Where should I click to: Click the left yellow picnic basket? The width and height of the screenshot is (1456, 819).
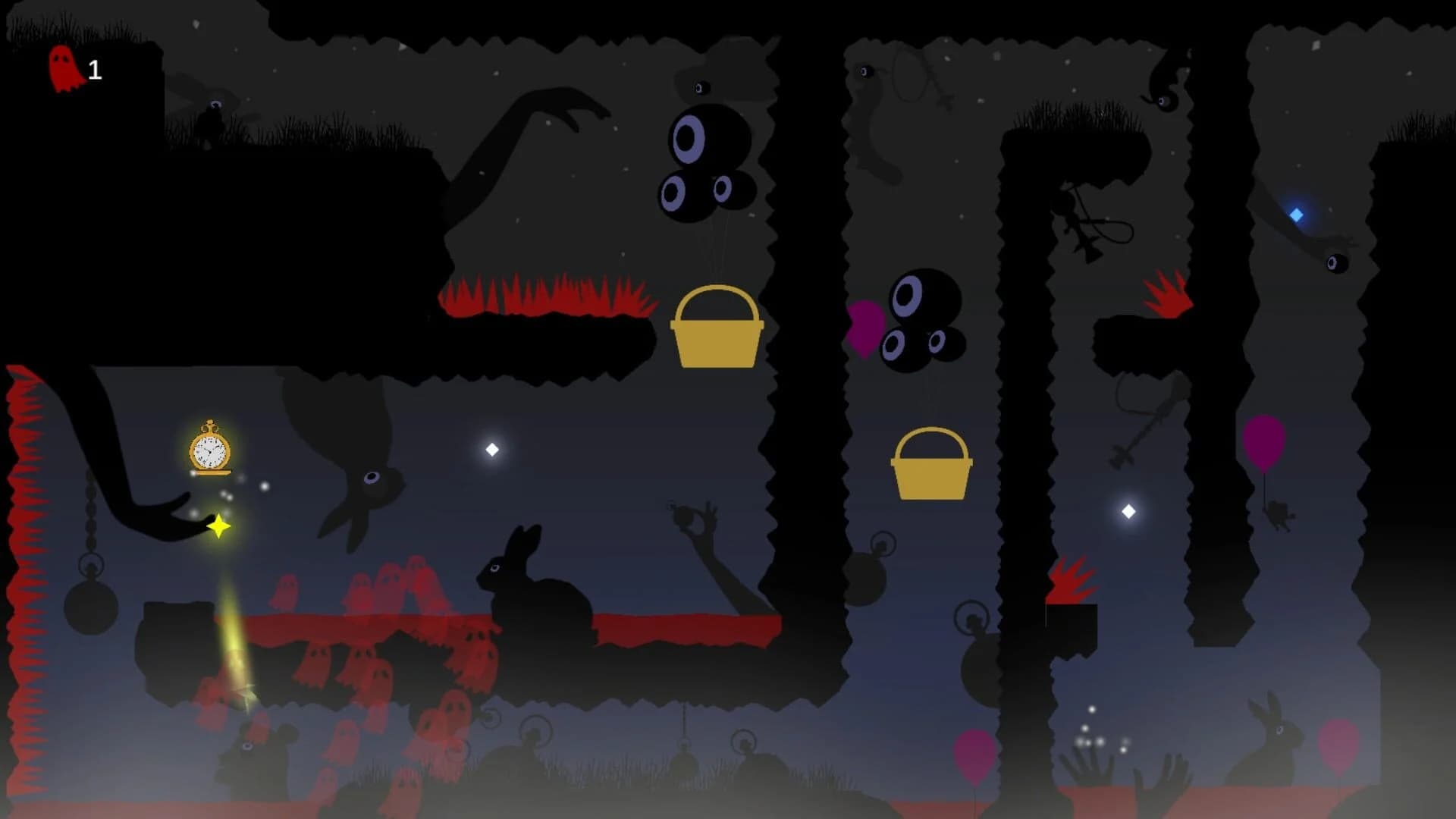click(x=716, y=326)
